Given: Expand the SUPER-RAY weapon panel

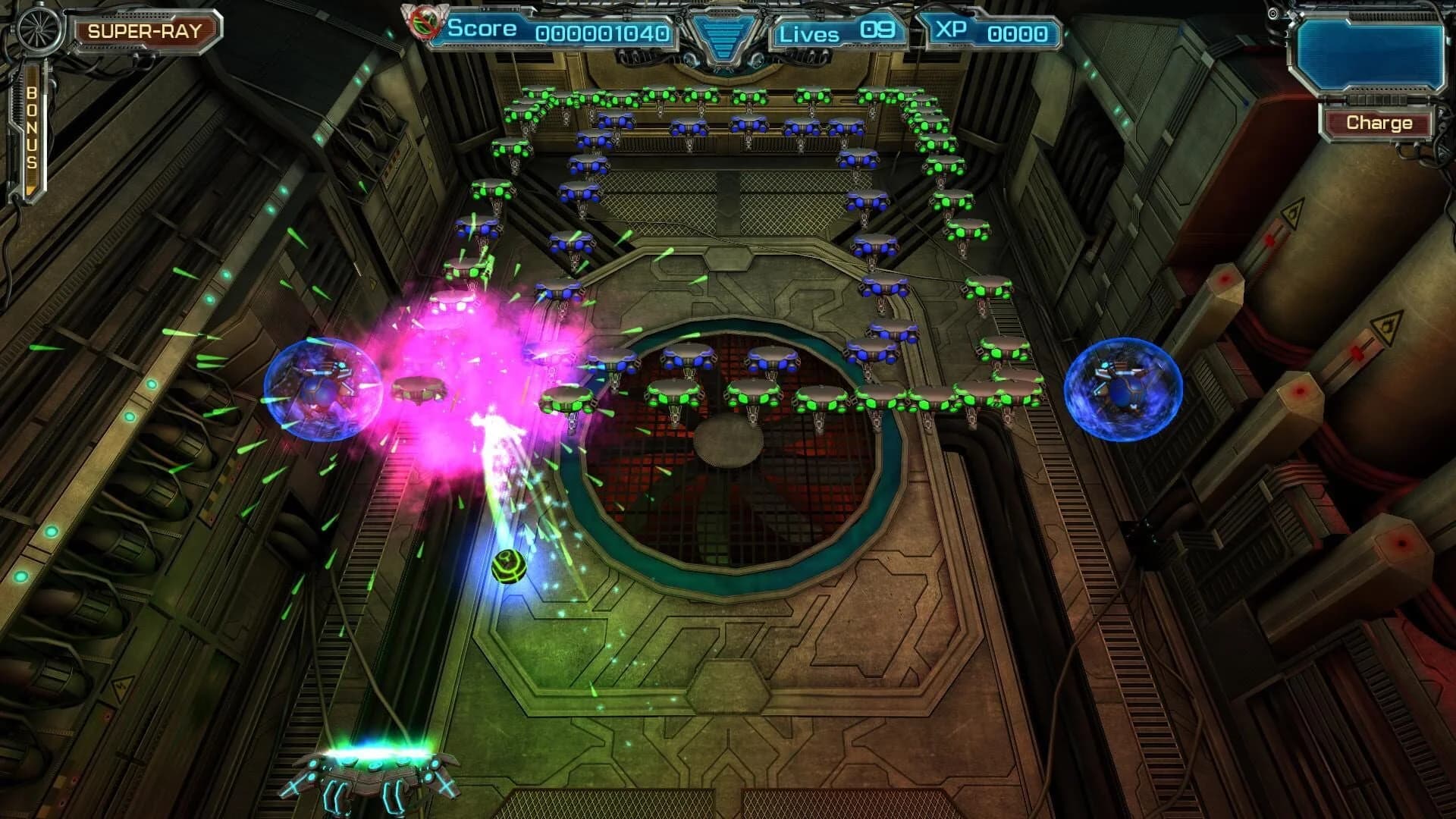Looking at the screenshot, I should tap(146, 30).
